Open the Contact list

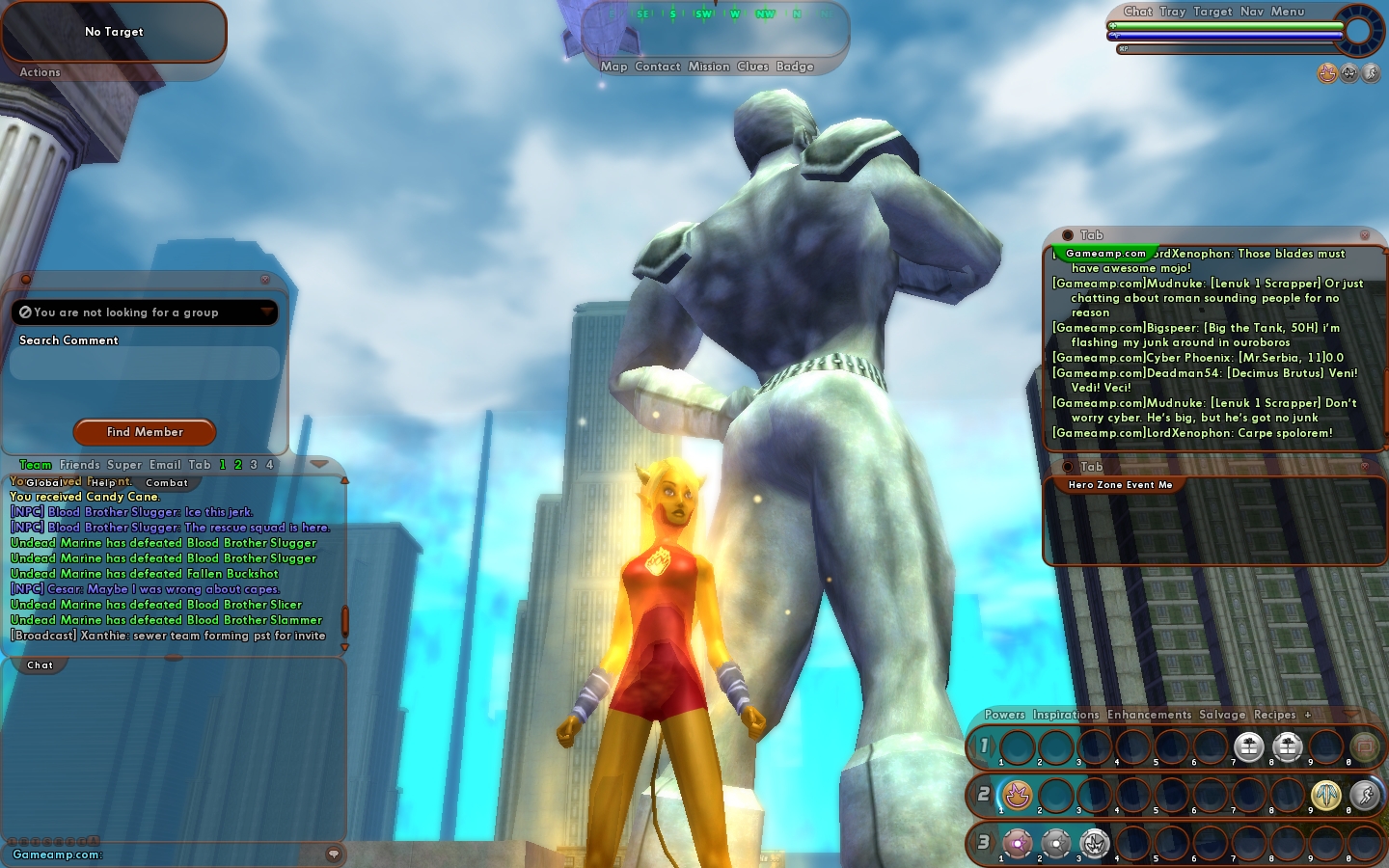(658, 67)
